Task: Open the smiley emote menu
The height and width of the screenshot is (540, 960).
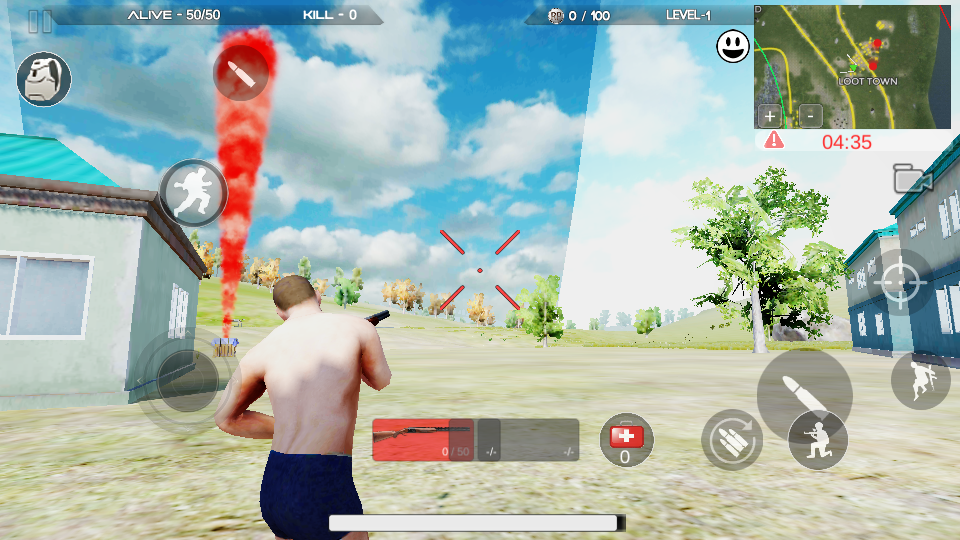Action: 733,45
